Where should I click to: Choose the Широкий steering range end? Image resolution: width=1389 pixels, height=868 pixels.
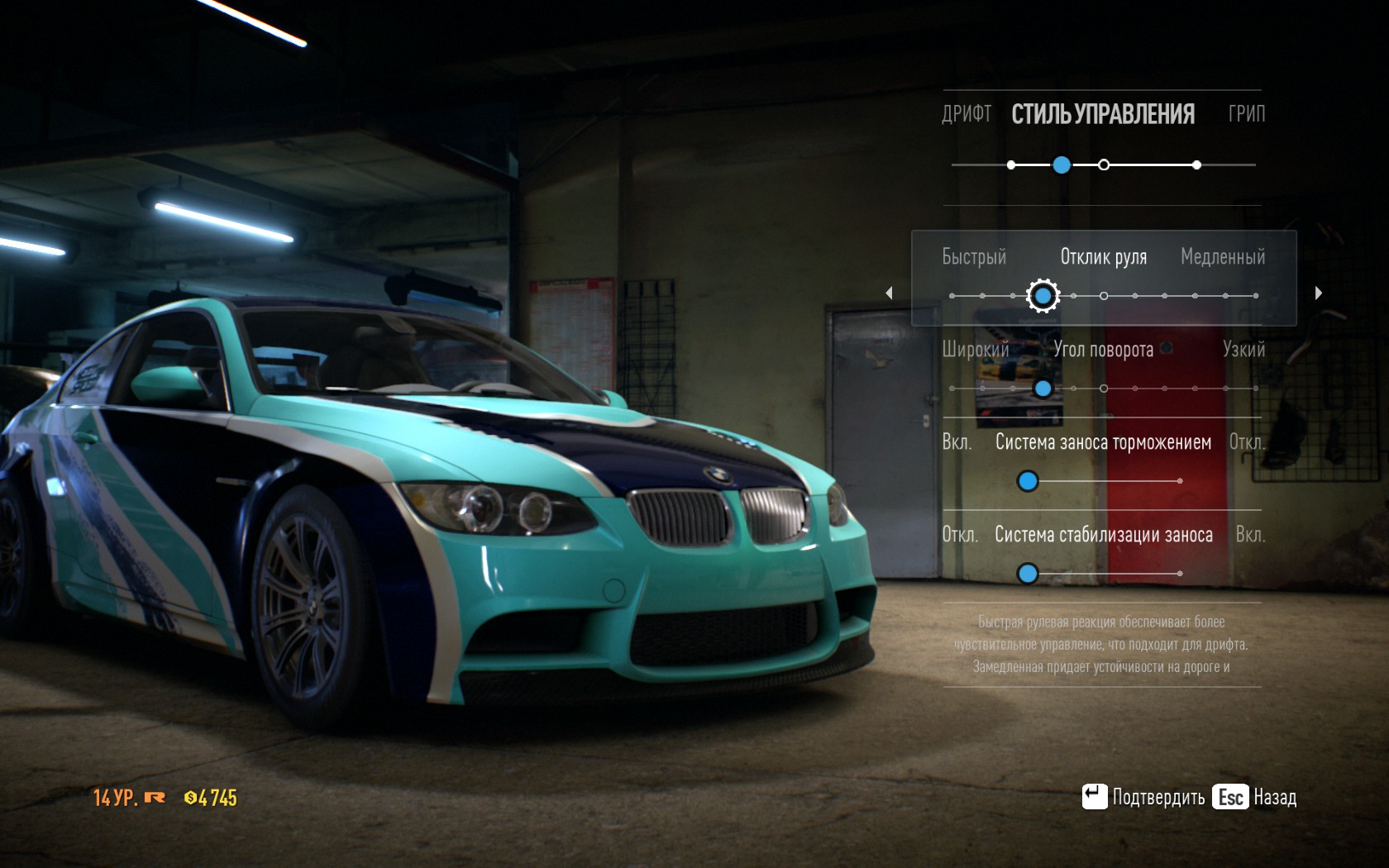[x=976, y=350]
